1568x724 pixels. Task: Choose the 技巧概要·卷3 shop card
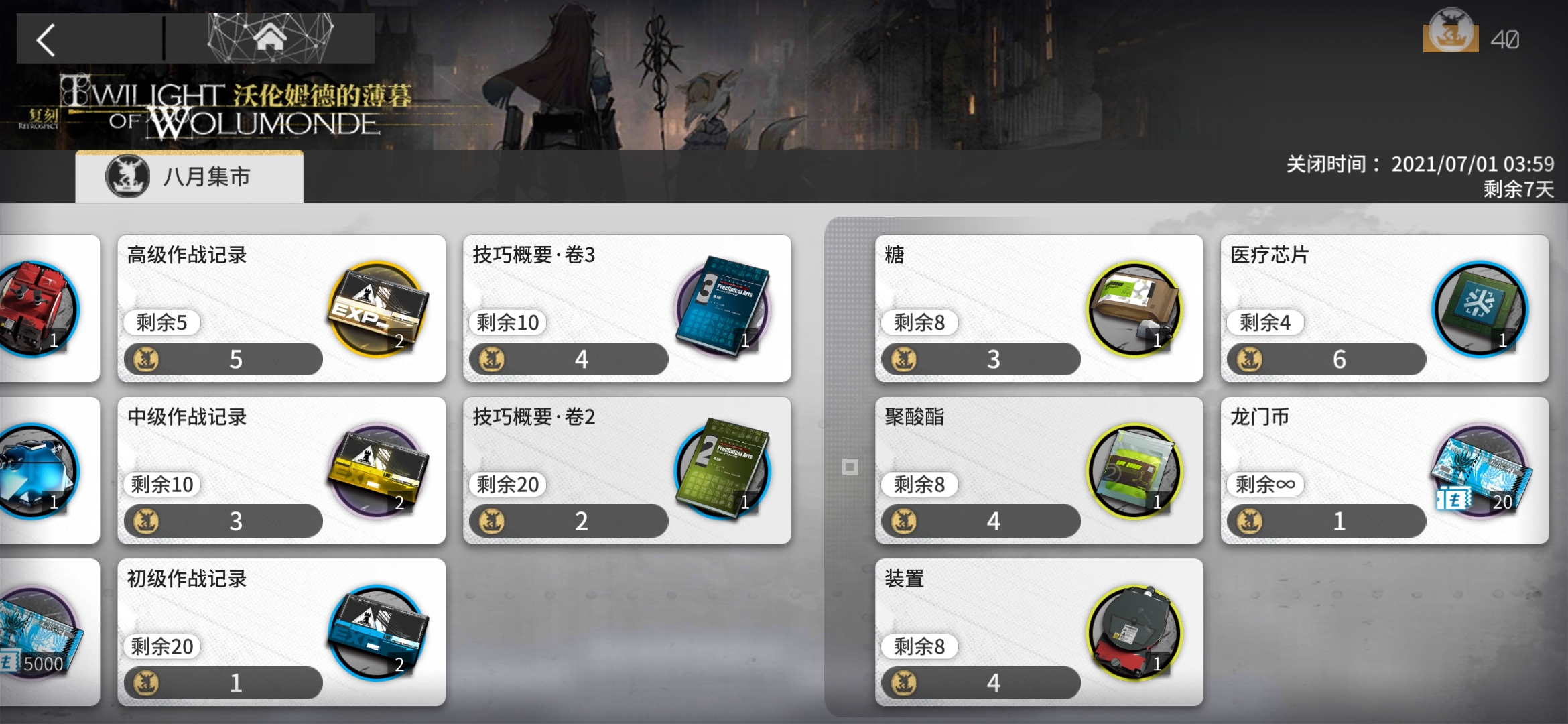click(627, 308)
